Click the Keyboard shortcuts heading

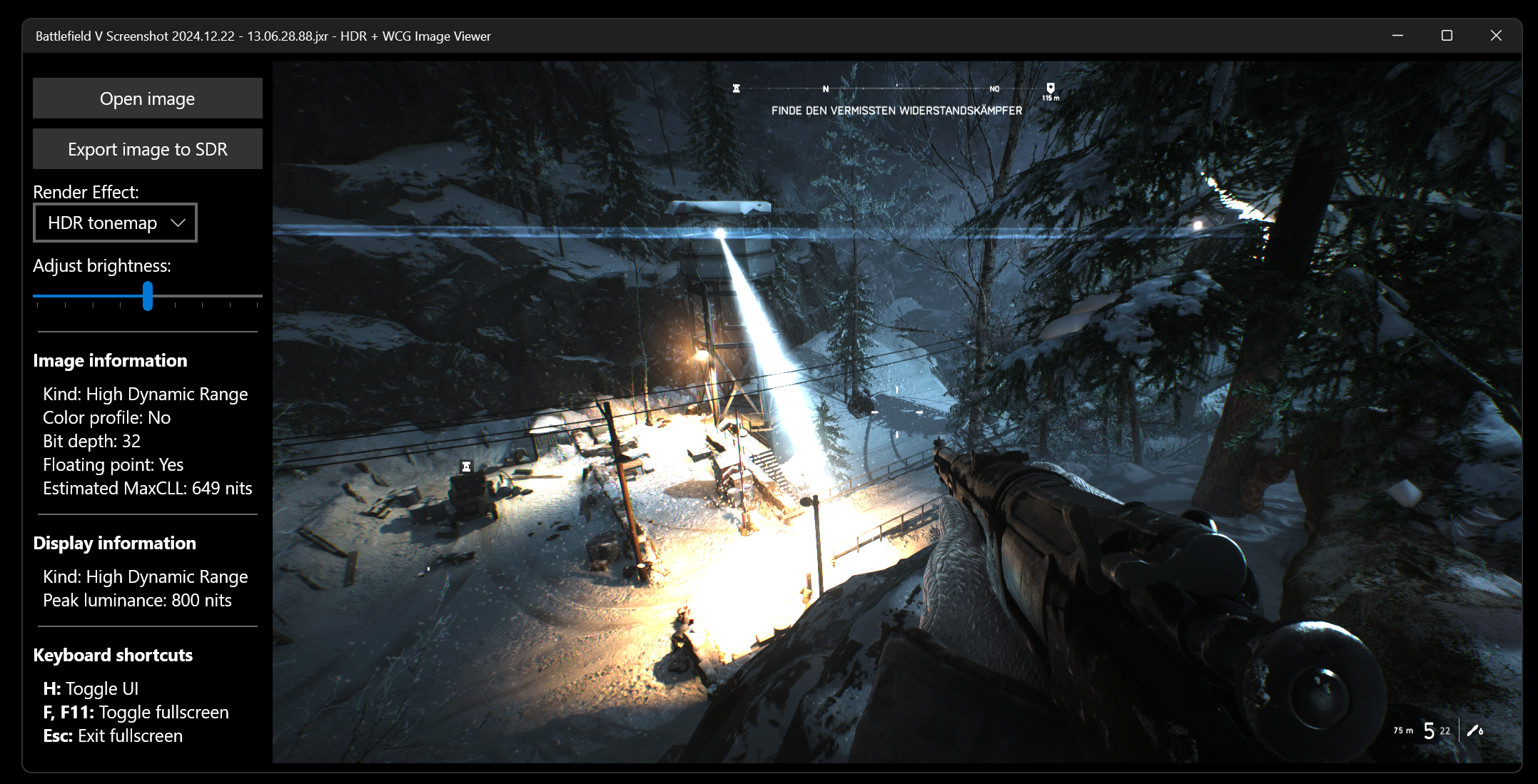112,655
